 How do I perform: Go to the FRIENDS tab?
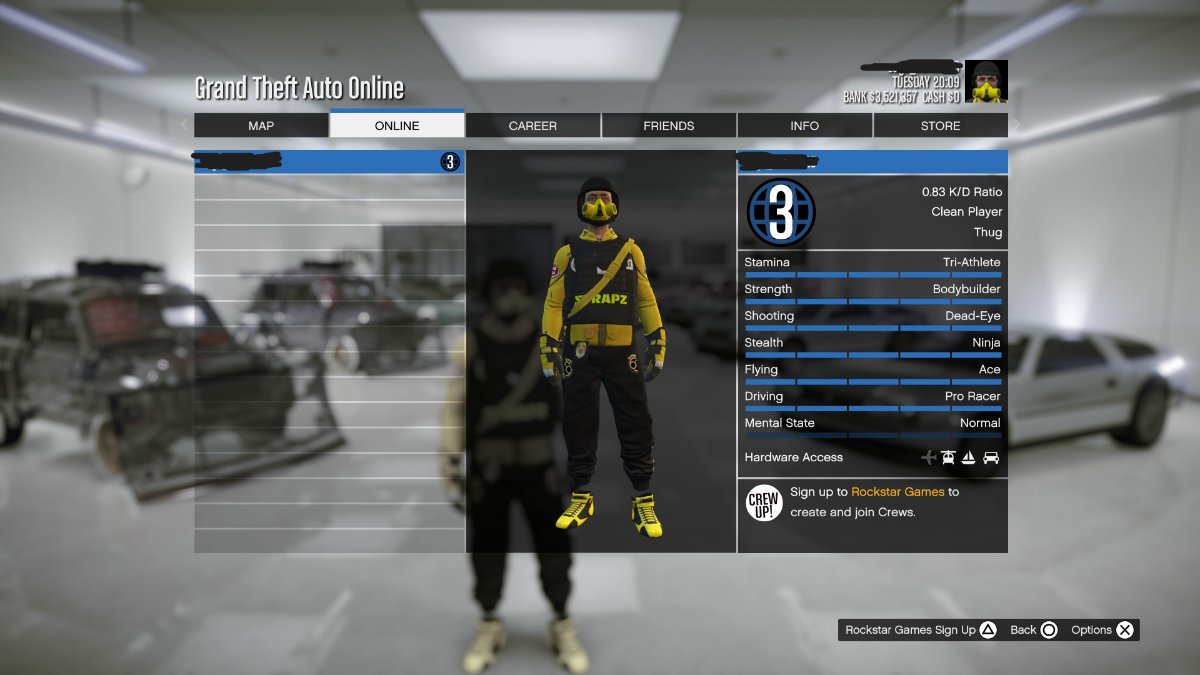click(x=669, y=126)
